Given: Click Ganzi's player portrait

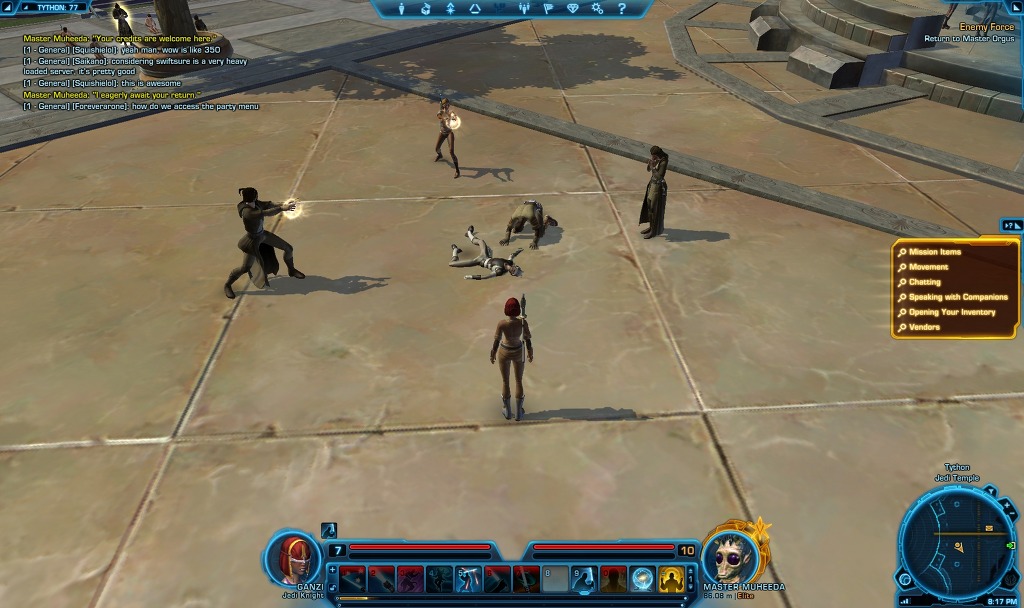Looking at the screenshot, I should [294, 557].
